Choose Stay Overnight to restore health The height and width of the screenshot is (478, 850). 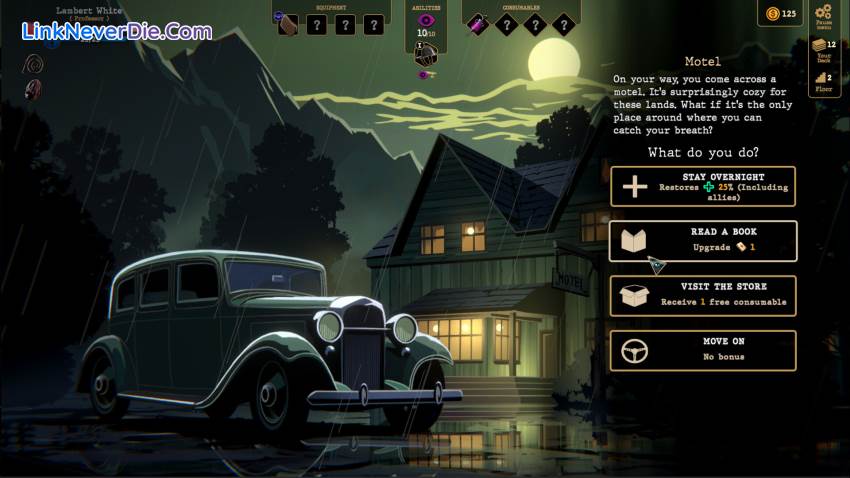click(x=703, y=186)
